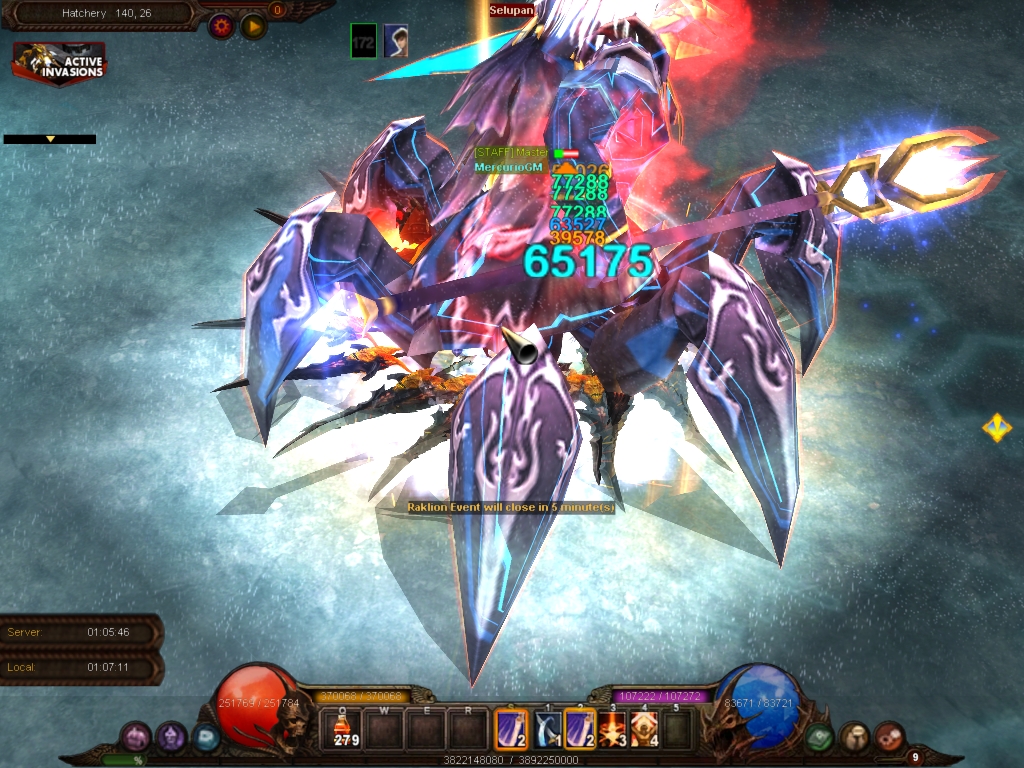
Task: Click the yellow play arrow button
Action: tap(253, 27)
